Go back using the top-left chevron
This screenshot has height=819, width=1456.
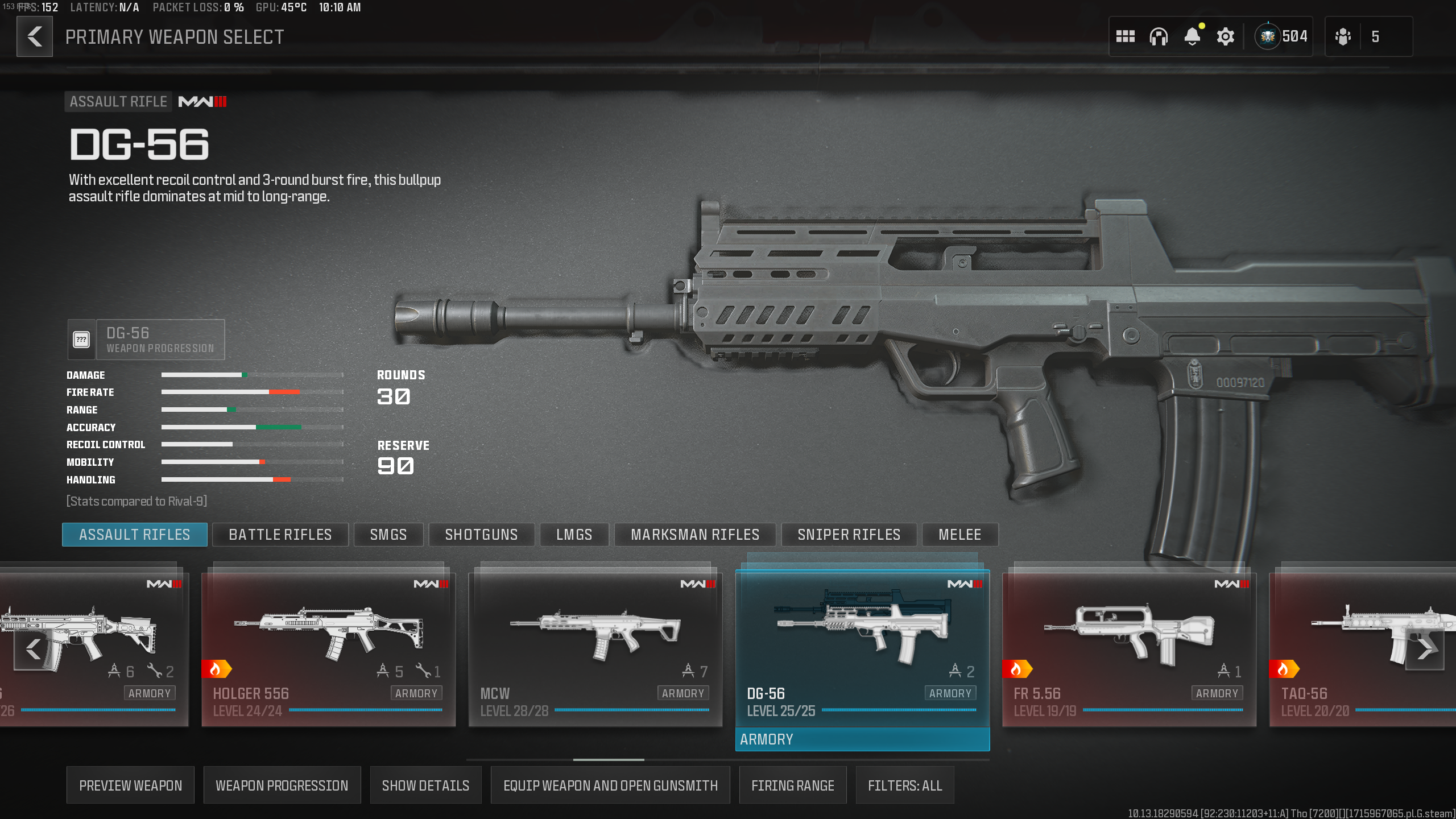(x=34, y=36)
